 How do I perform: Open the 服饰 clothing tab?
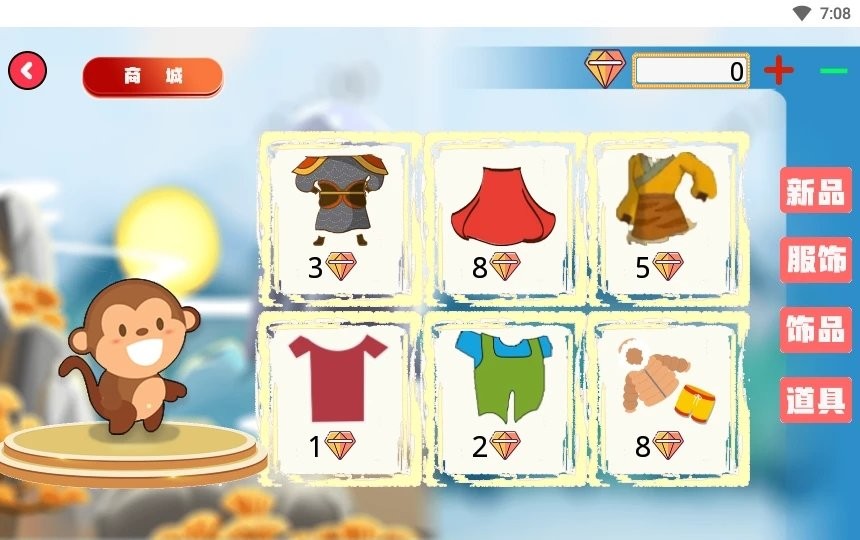(816, 261)
